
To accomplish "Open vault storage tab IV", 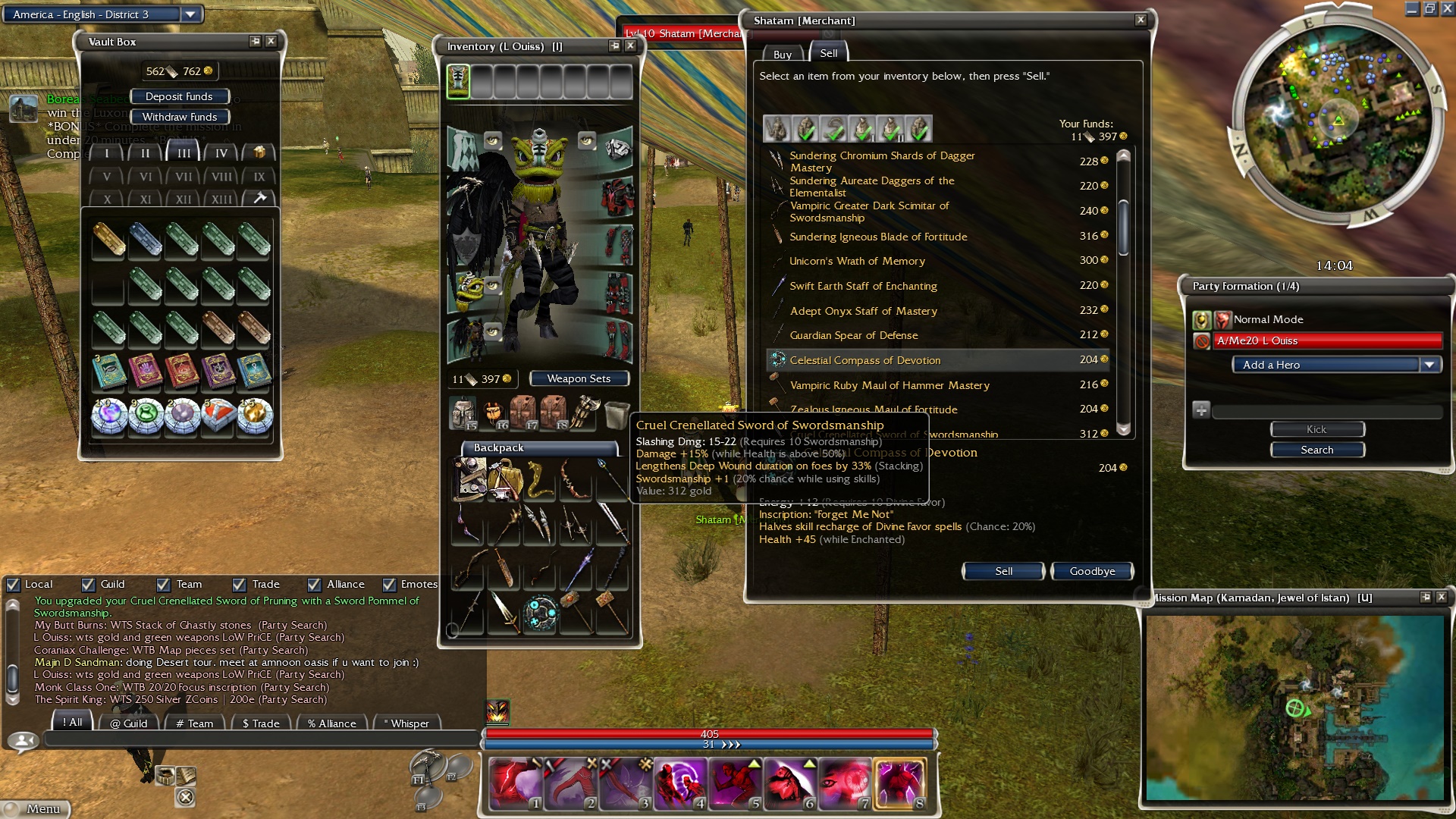I will point(221,153).
